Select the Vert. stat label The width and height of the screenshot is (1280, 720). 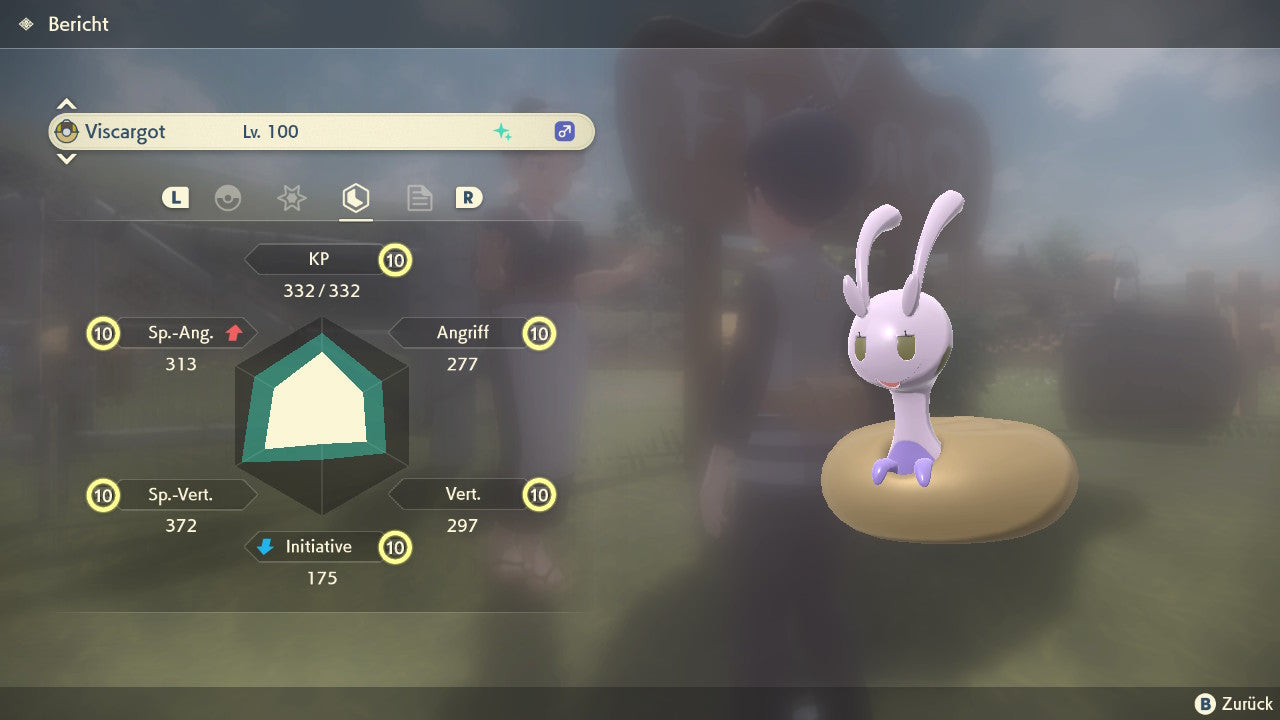point(462,494)
